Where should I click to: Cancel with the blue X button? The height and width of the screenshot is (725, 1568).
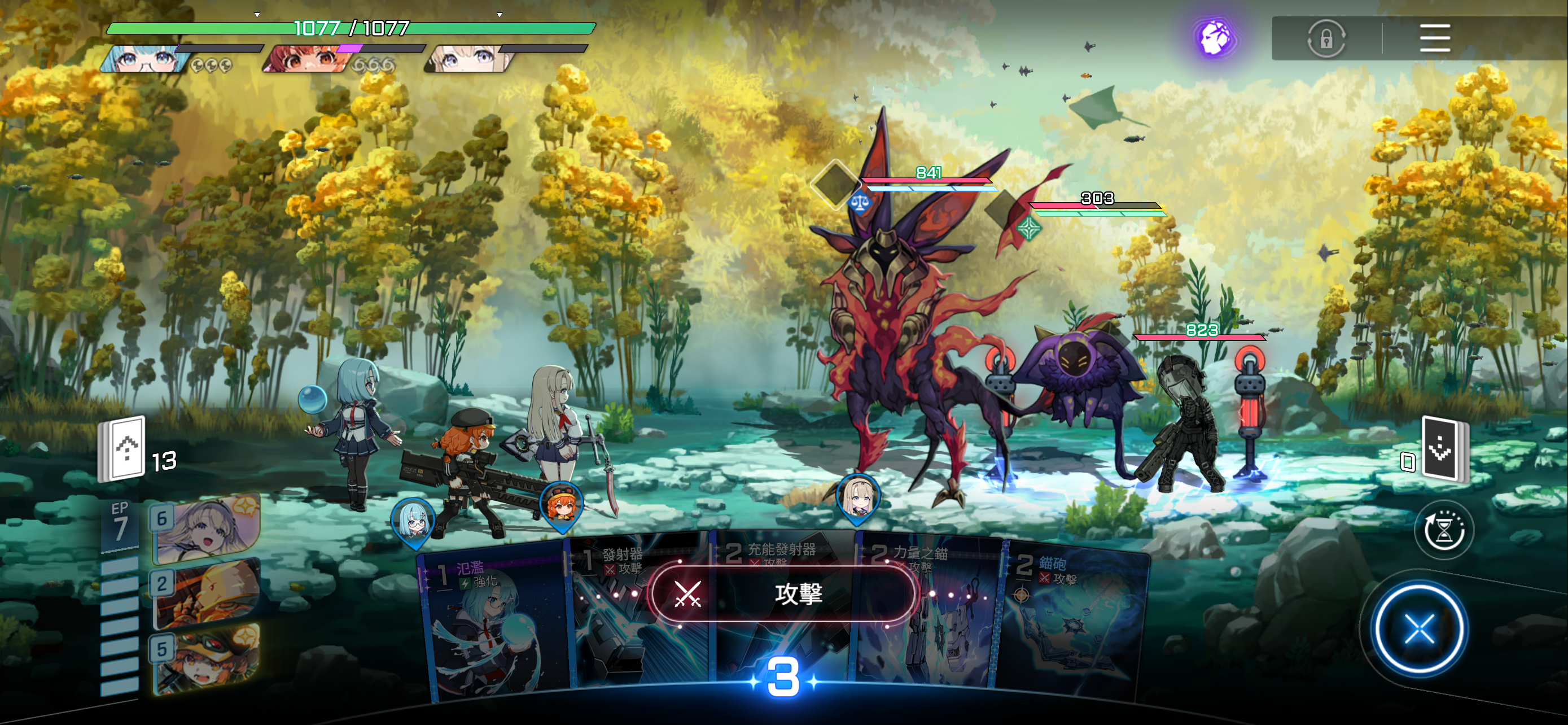pos(1420,629)
